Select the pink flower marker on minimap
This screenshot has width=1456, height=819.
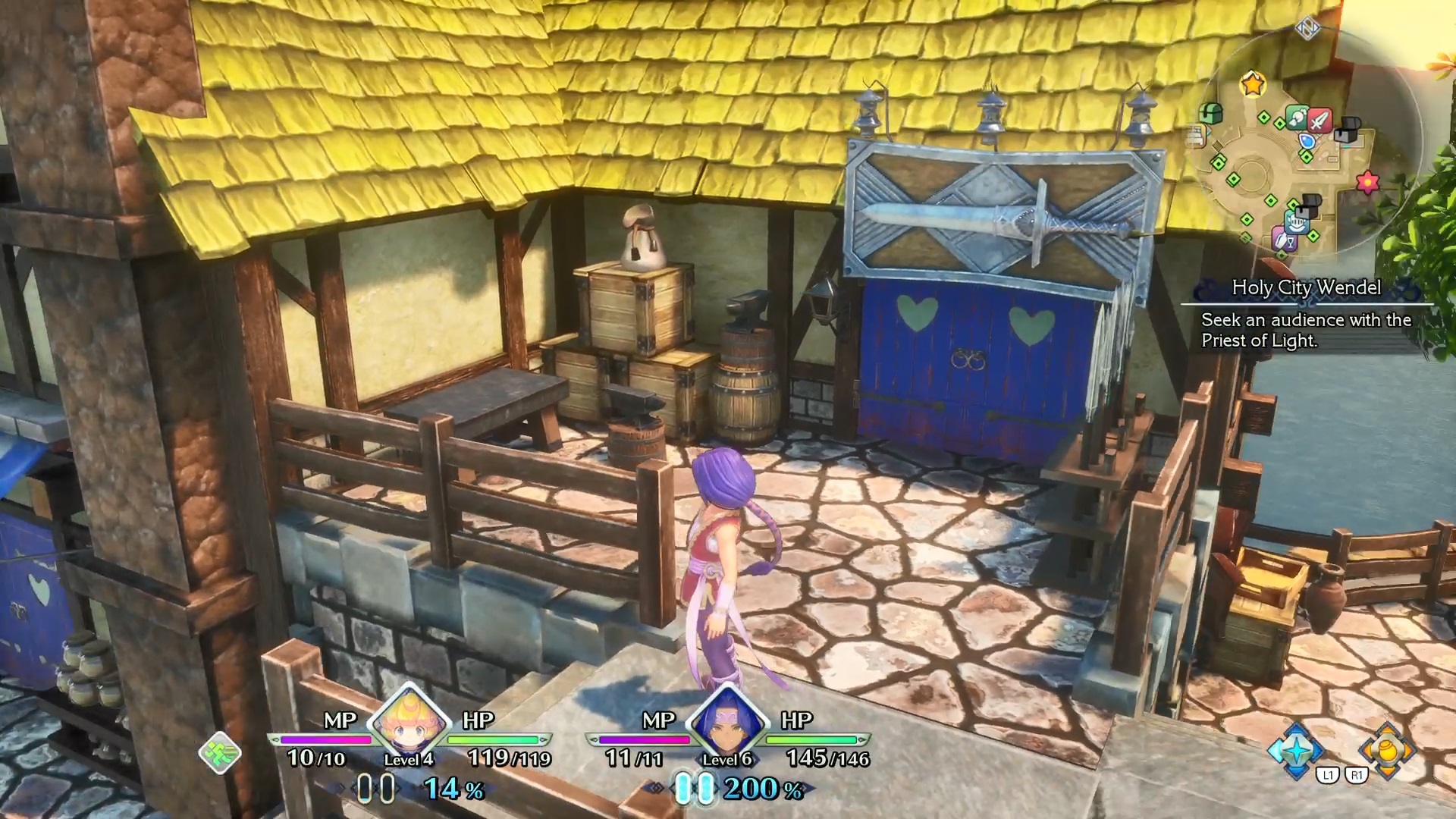click(1367, 182)
